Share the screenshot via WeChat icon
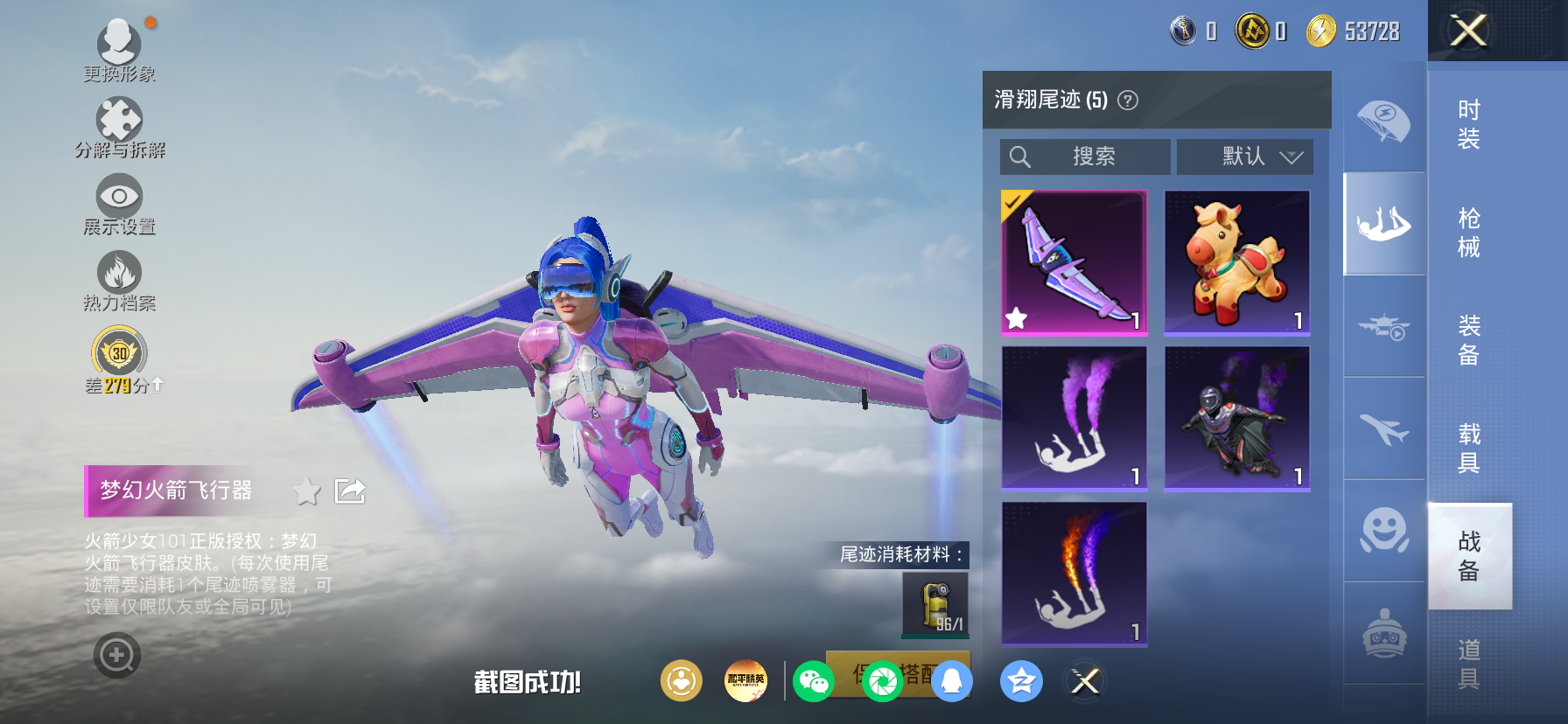 (814, 681)
